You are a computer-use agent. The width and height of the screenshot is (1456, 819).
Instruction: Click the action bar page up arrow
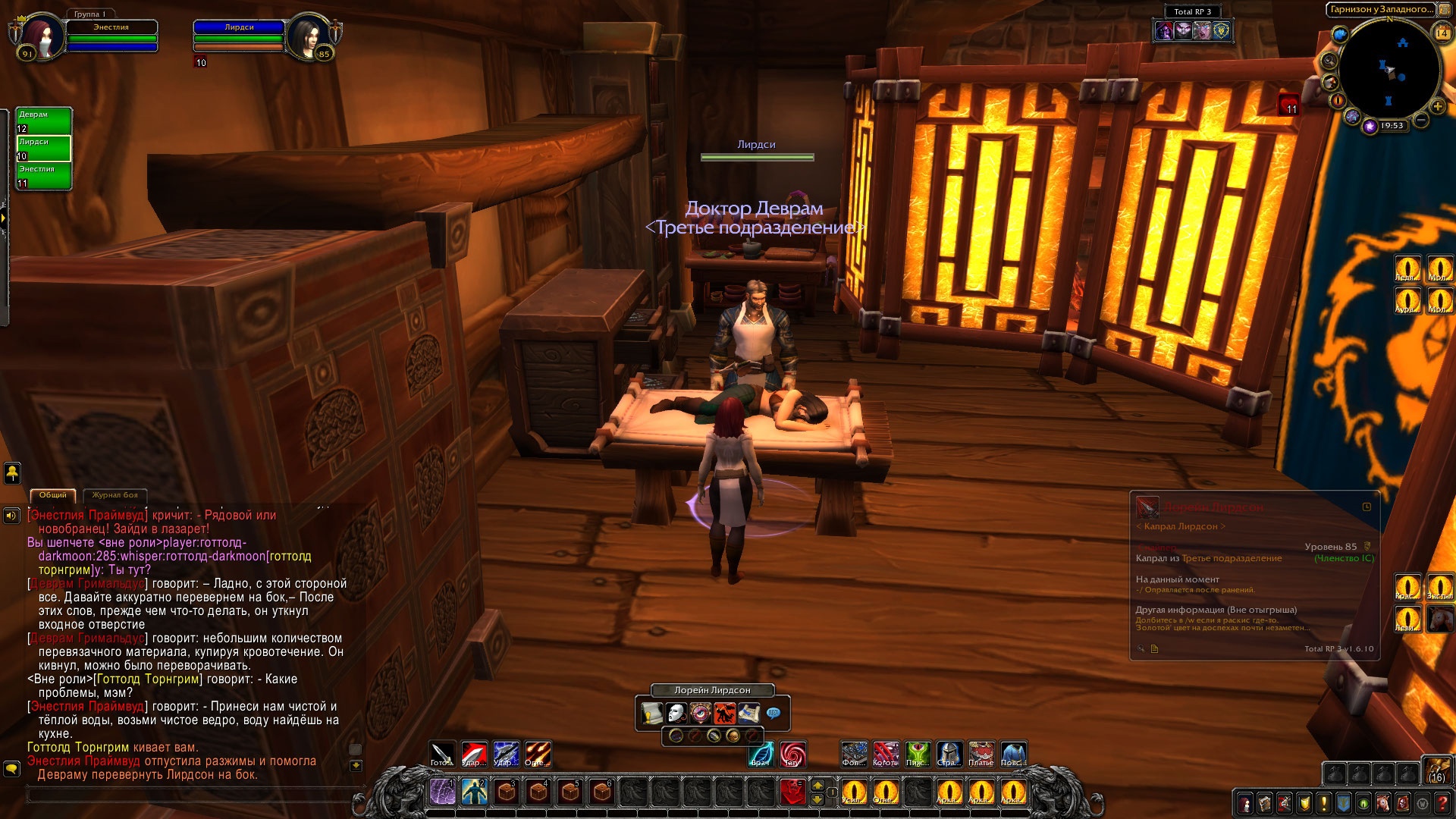817,785
